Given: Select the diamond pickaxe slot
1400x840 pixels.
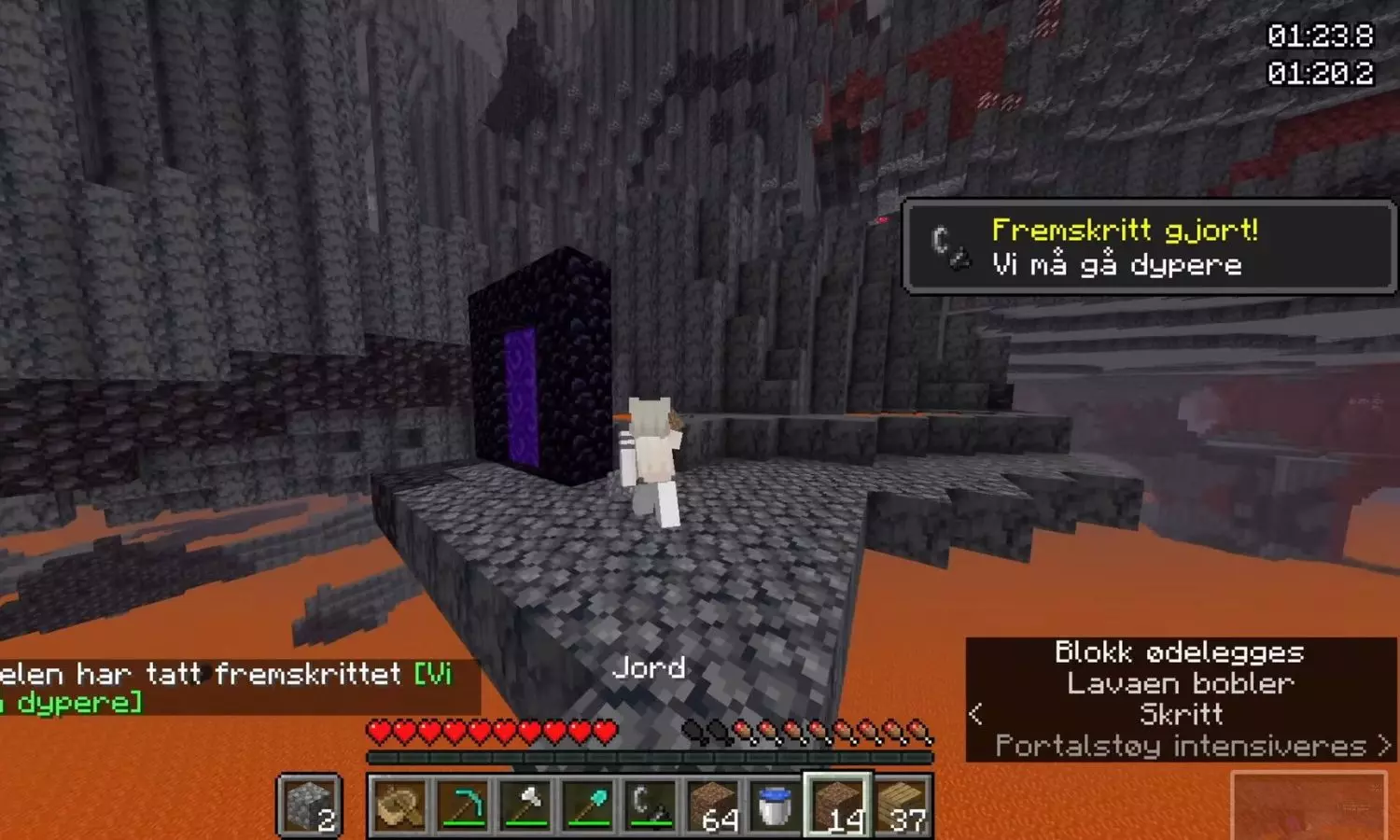Looking at the screenshot, I should point(464,805).
